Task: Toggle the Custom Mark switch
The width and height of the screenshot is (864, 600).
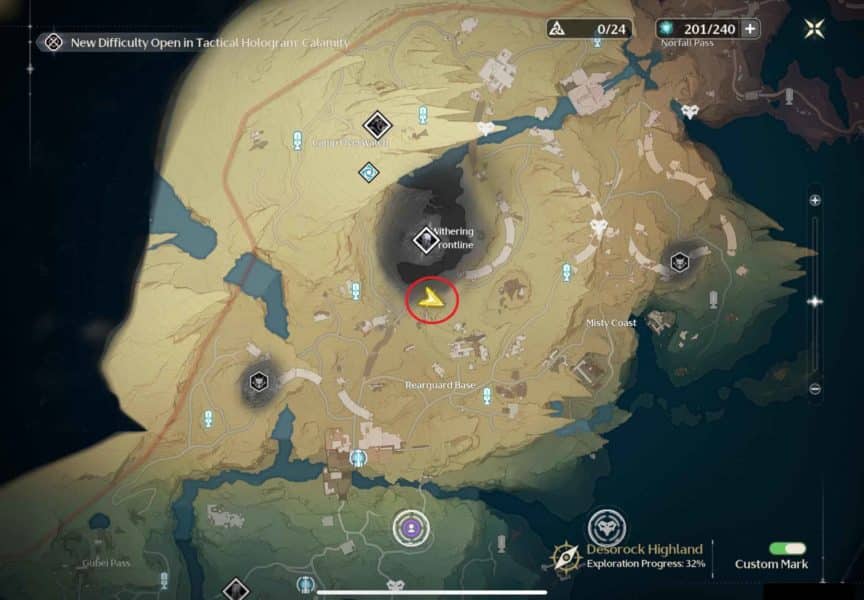Action: click(x=788, y=549)
